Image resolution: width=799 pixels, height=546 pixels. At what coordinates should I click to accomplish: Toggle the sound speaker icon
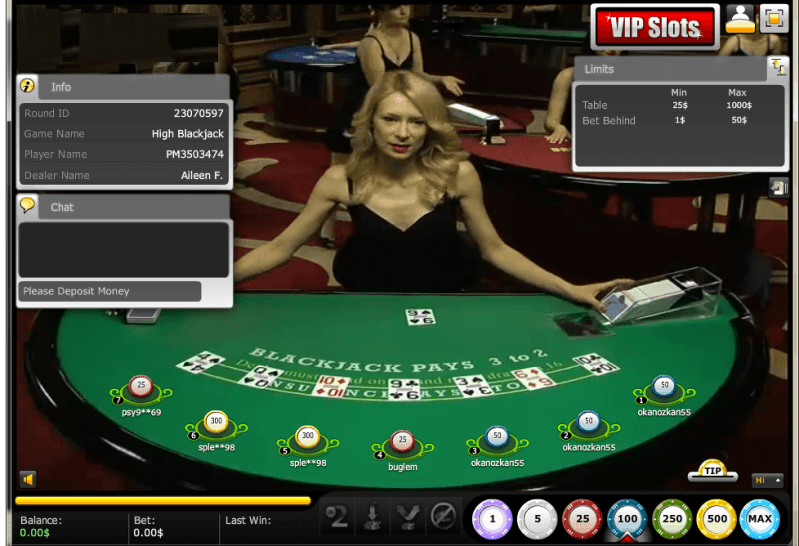(x=28, y=480)
